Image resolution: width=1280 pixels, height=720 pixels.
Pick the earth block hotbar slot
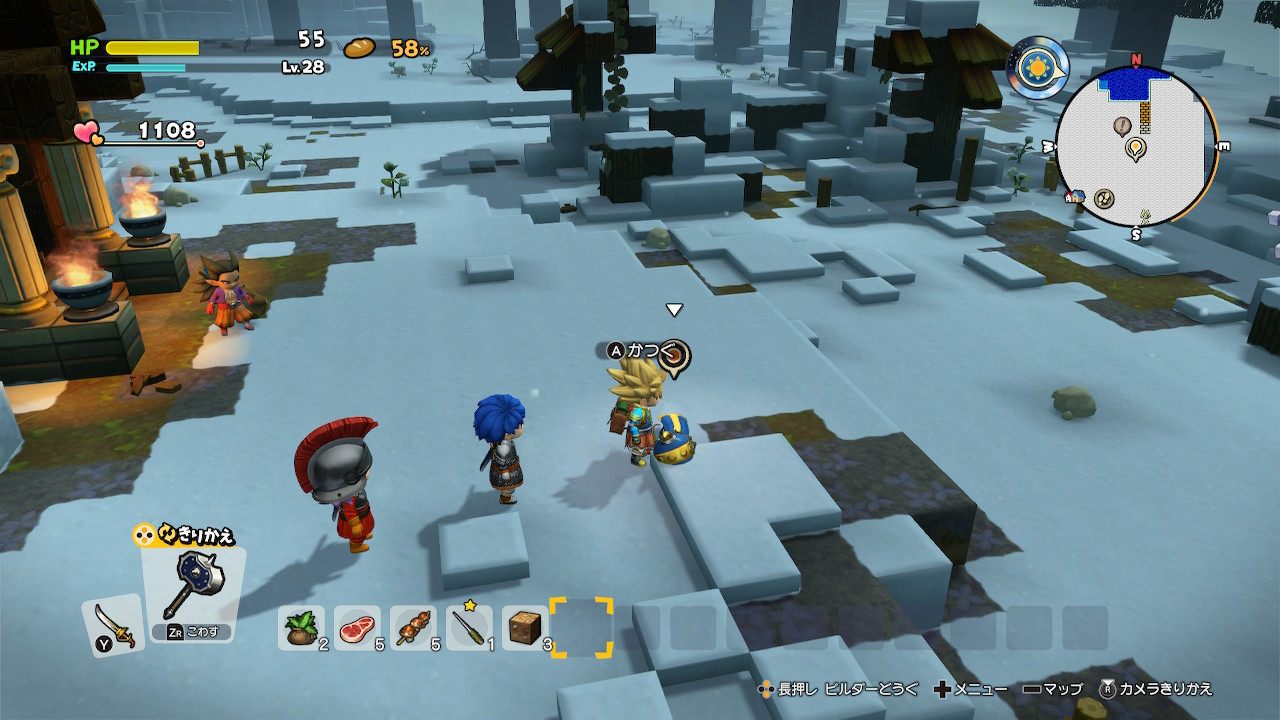(524, 628)
